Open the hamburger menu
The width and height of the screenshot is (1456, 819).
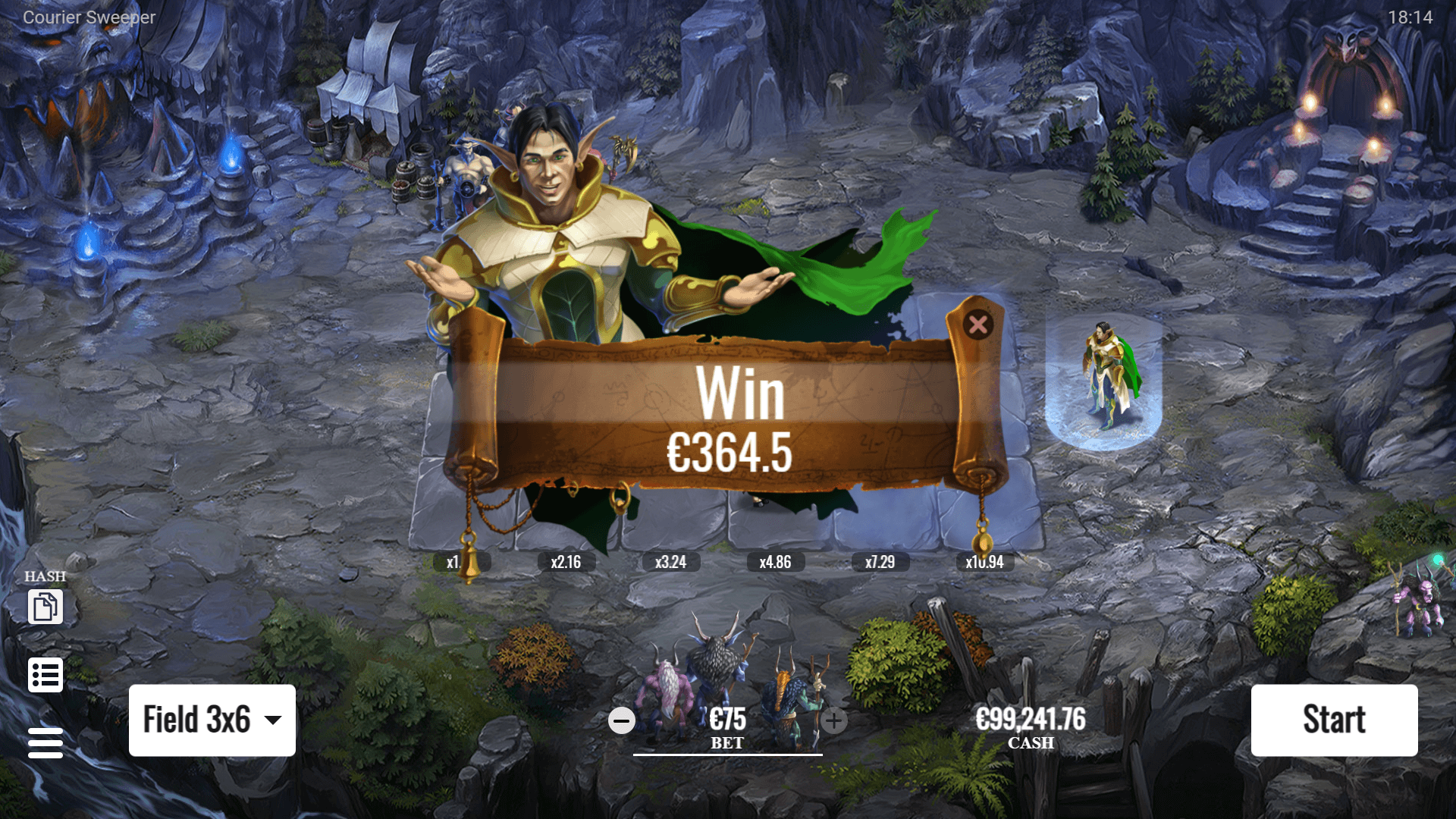45,742
